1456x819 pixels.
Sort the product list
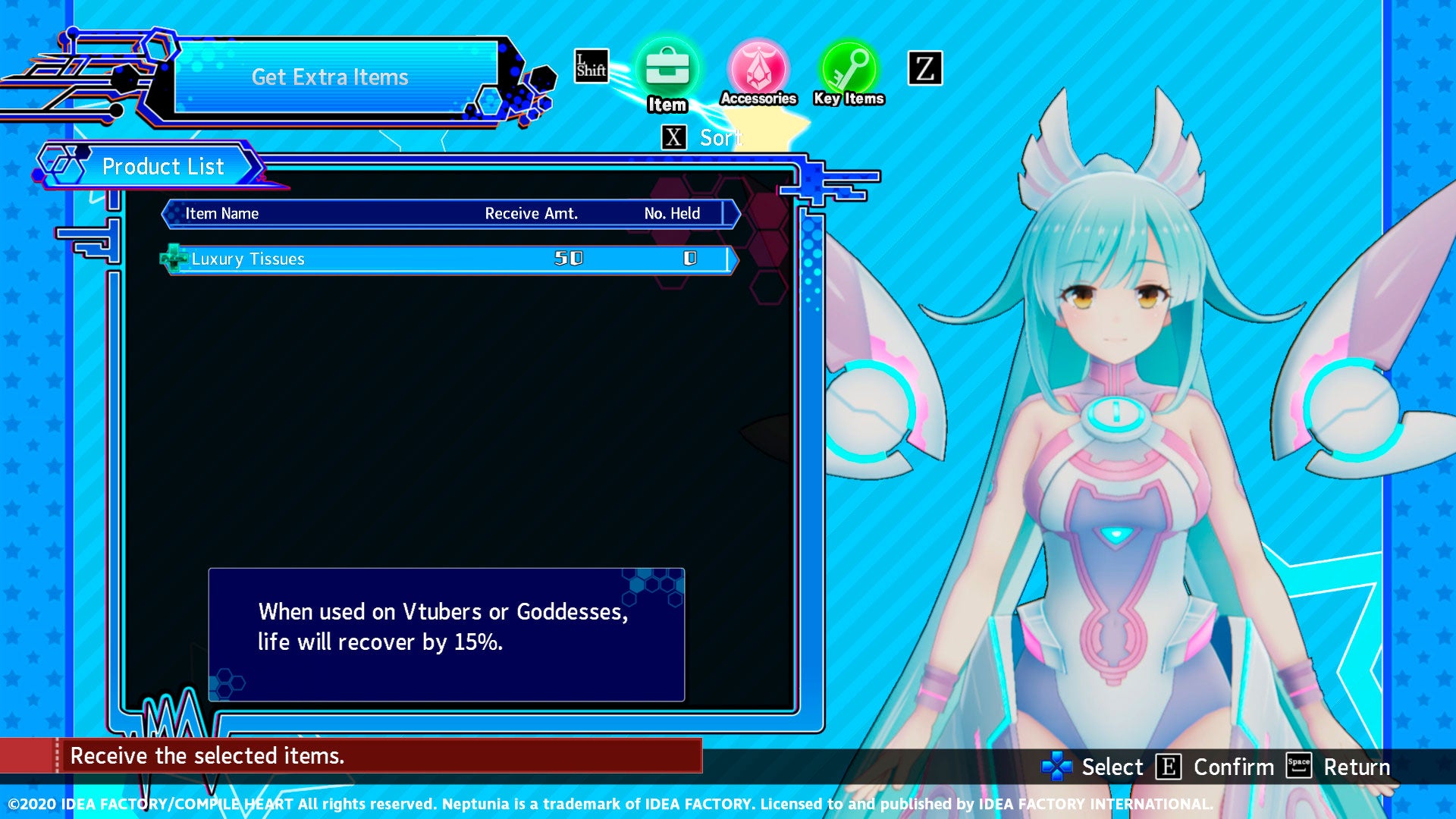point(701,138)
